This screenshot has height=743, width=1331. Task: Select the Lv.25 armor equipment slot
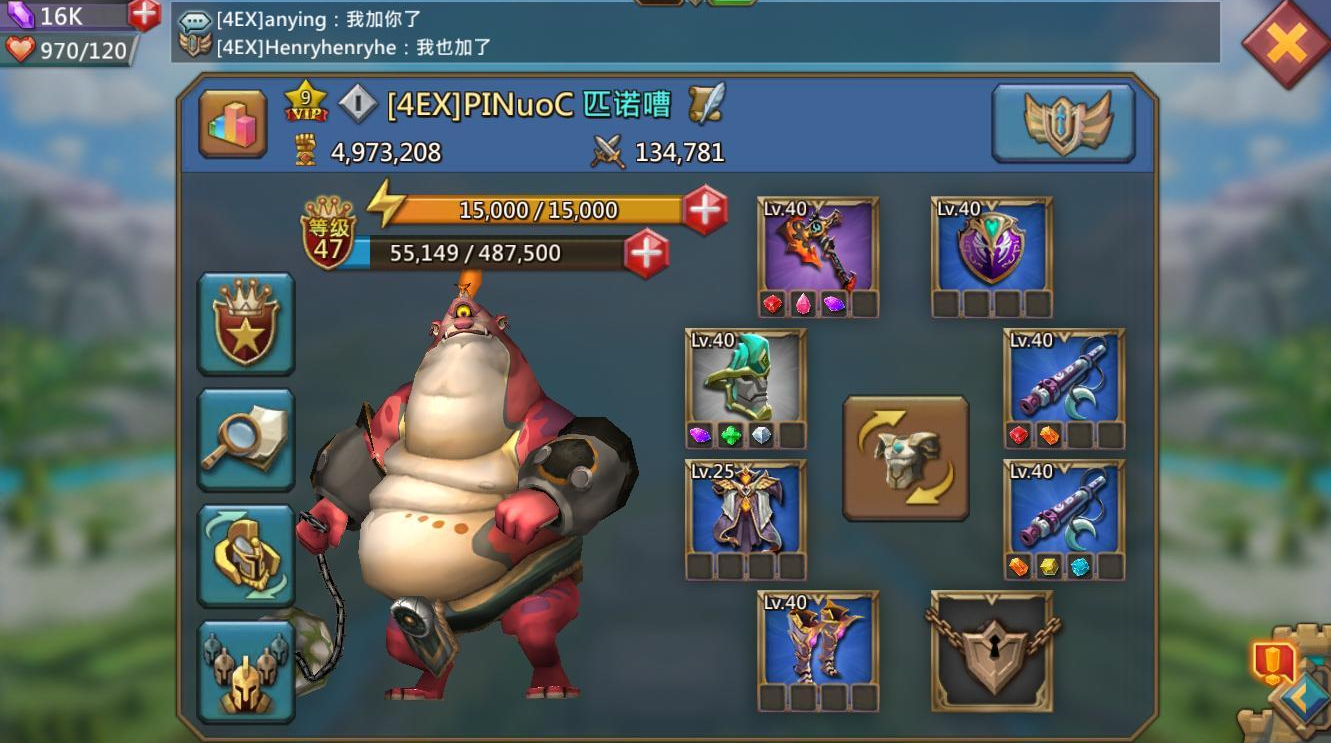click(x=744, y=513)
